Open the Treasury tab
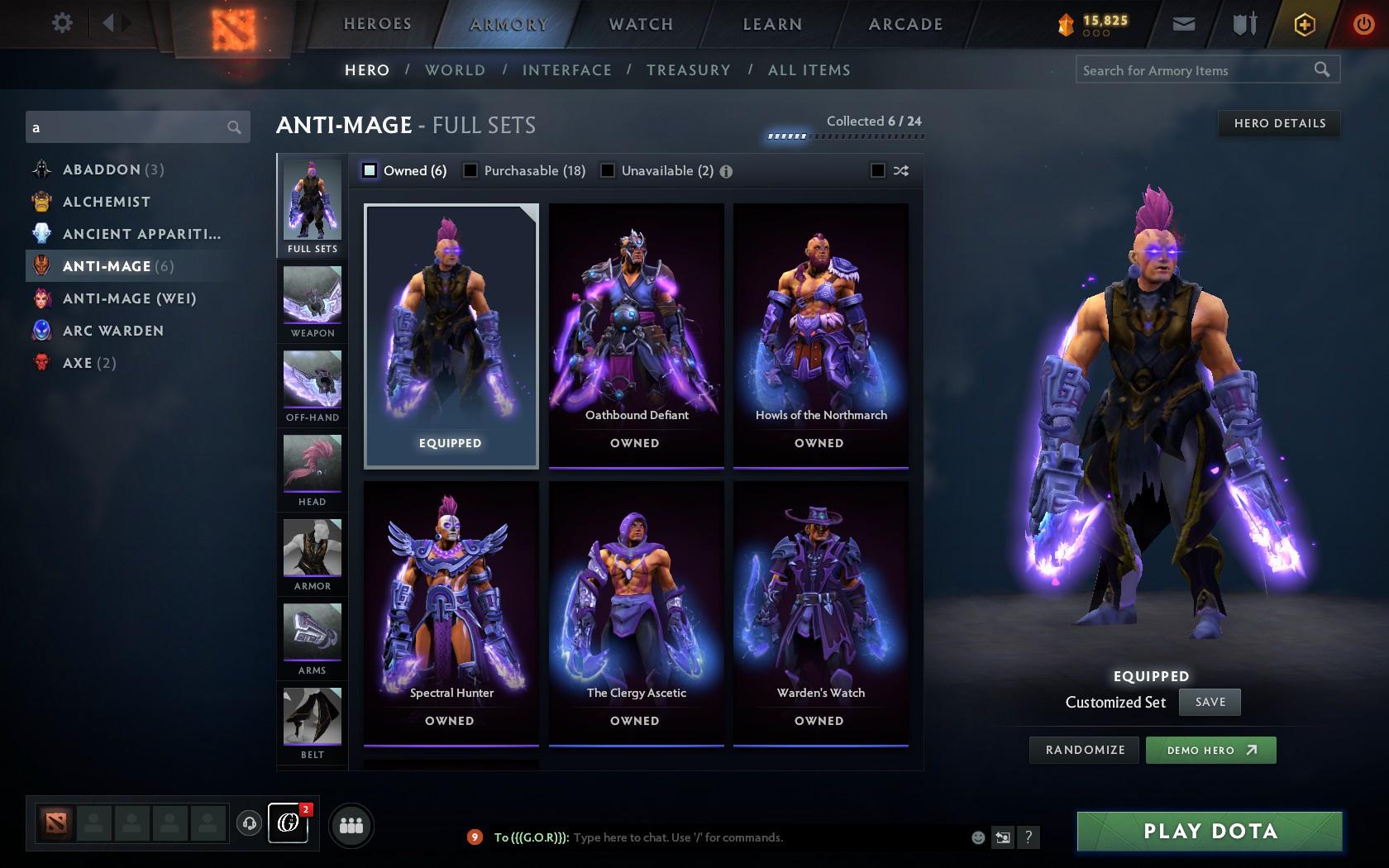 [x=689, y=70]
